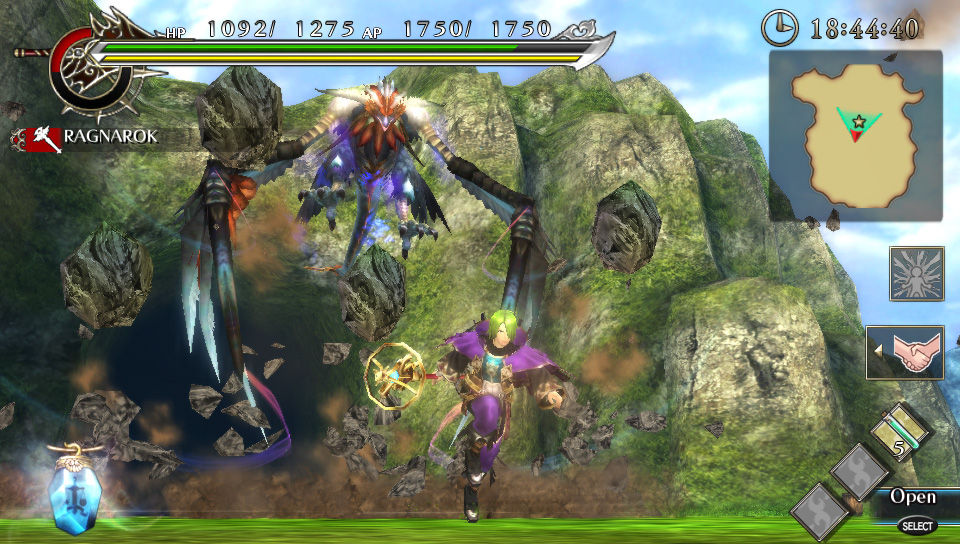
Task: Activate the burst figure icon
Action: tap(916, 274)
